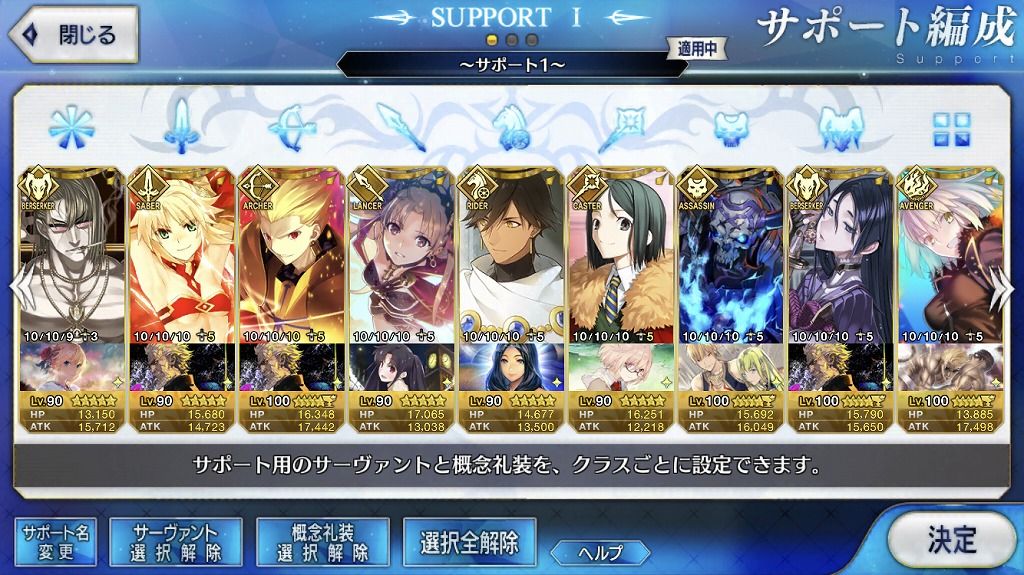Close the support setup screen with 閉じる

point(70,35)
